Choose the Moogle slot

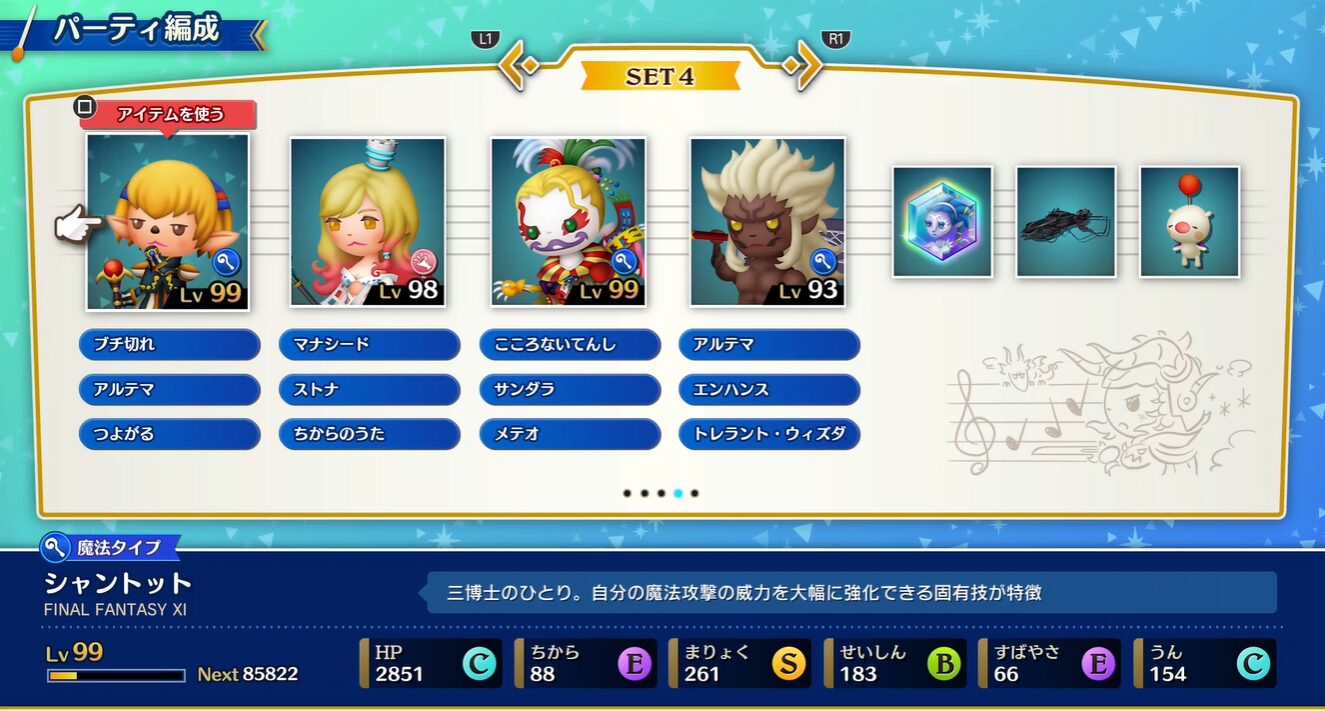(1189, 222)
